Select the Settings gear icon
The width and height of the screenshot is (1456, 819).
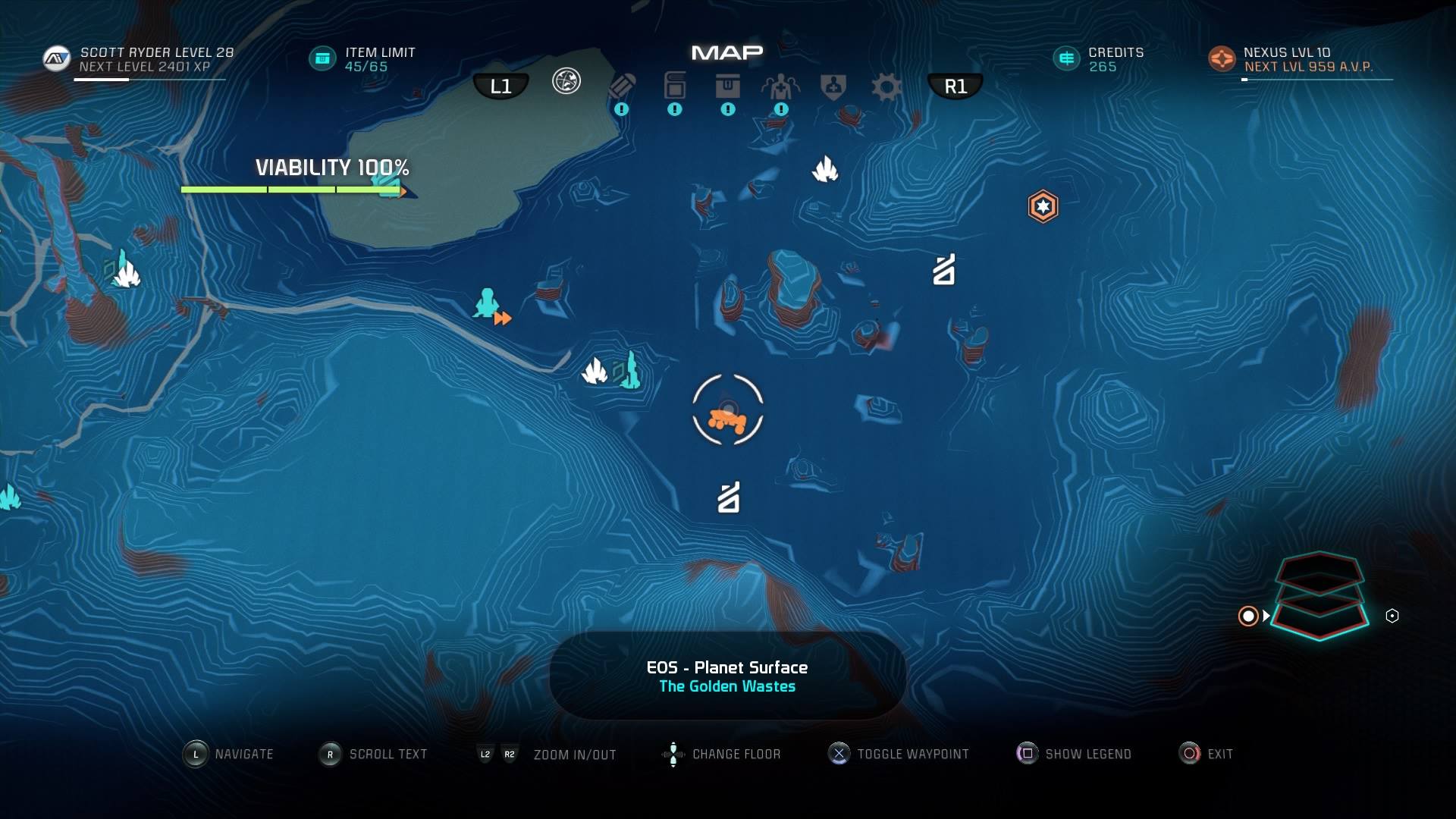(x=886, y=86)
